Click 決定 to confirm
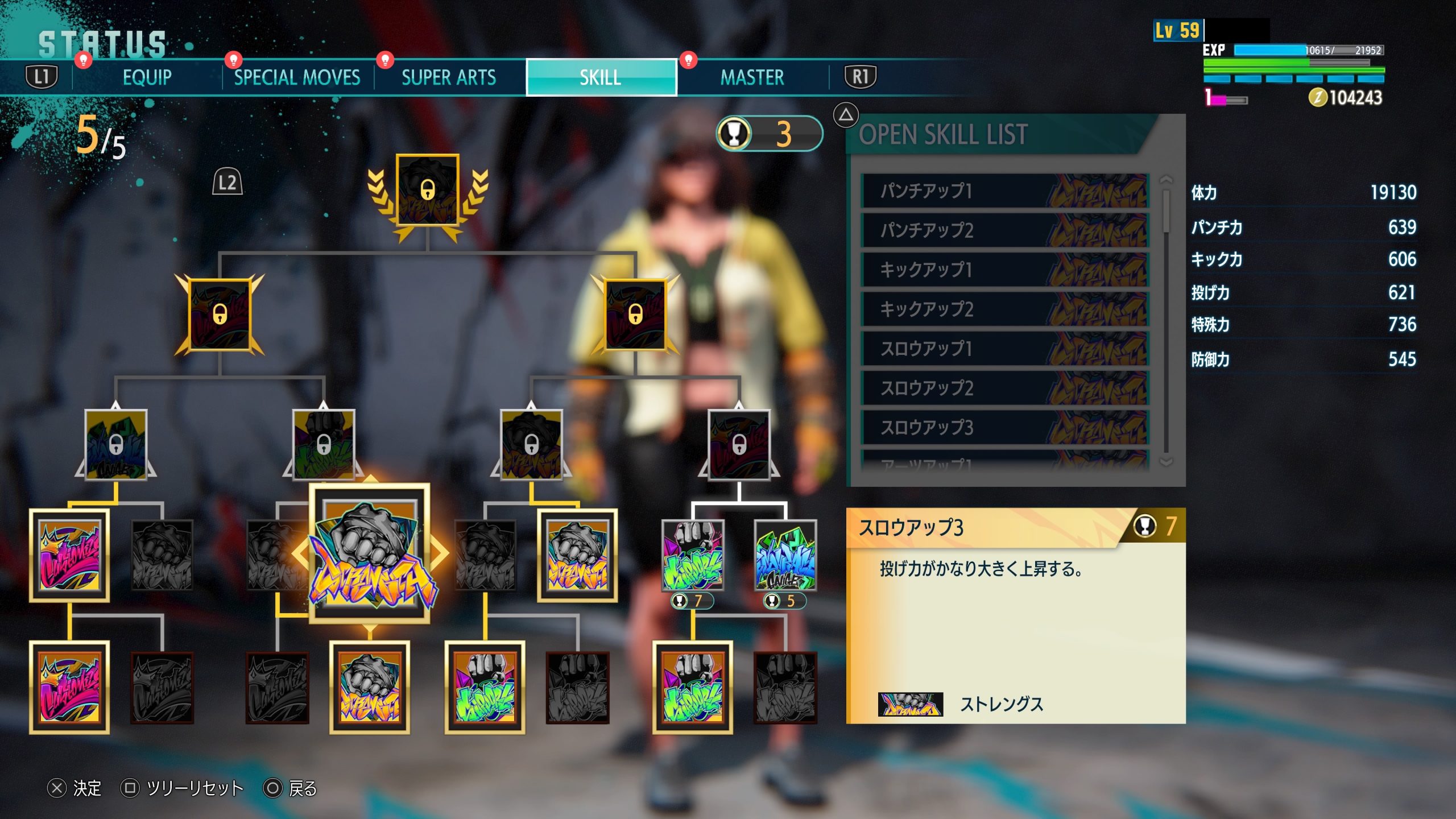 [75, 788]
